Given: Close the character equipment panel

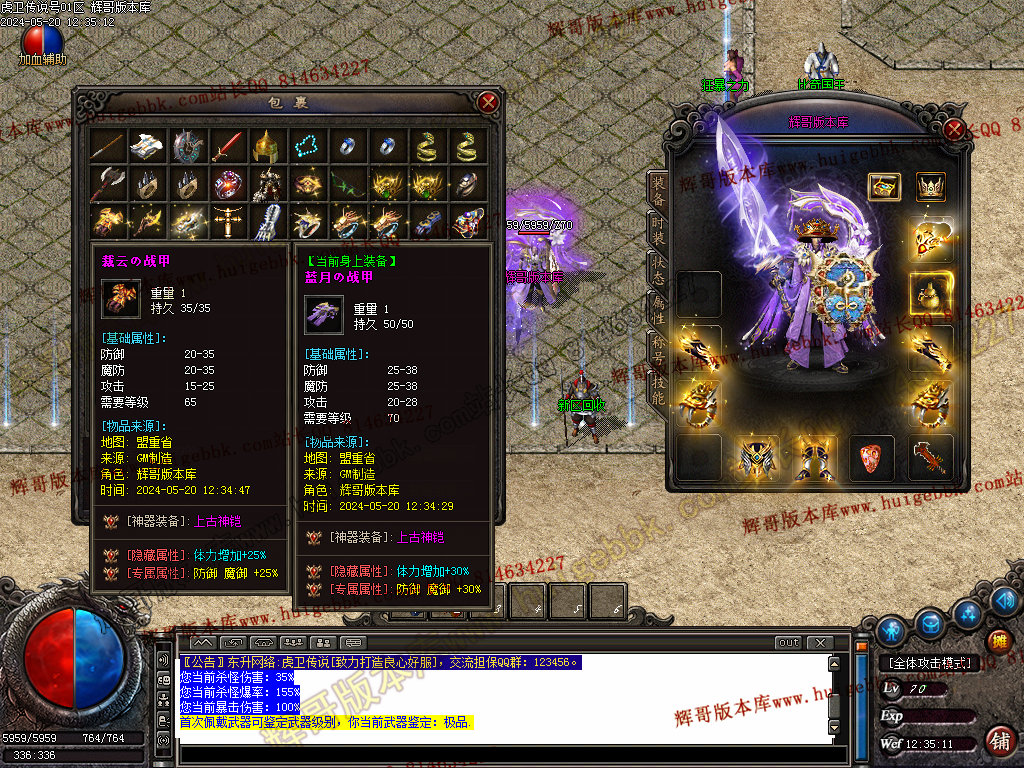Looking at the screenshot, I should [954, 129].
